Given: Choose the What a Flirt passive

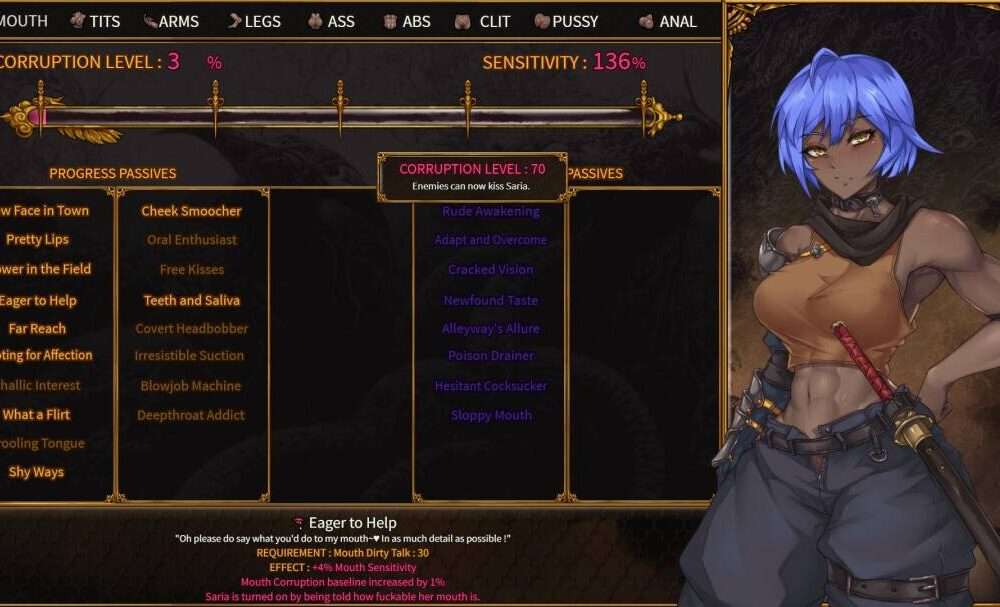Looking at the screenshot, I should [37, 414].
